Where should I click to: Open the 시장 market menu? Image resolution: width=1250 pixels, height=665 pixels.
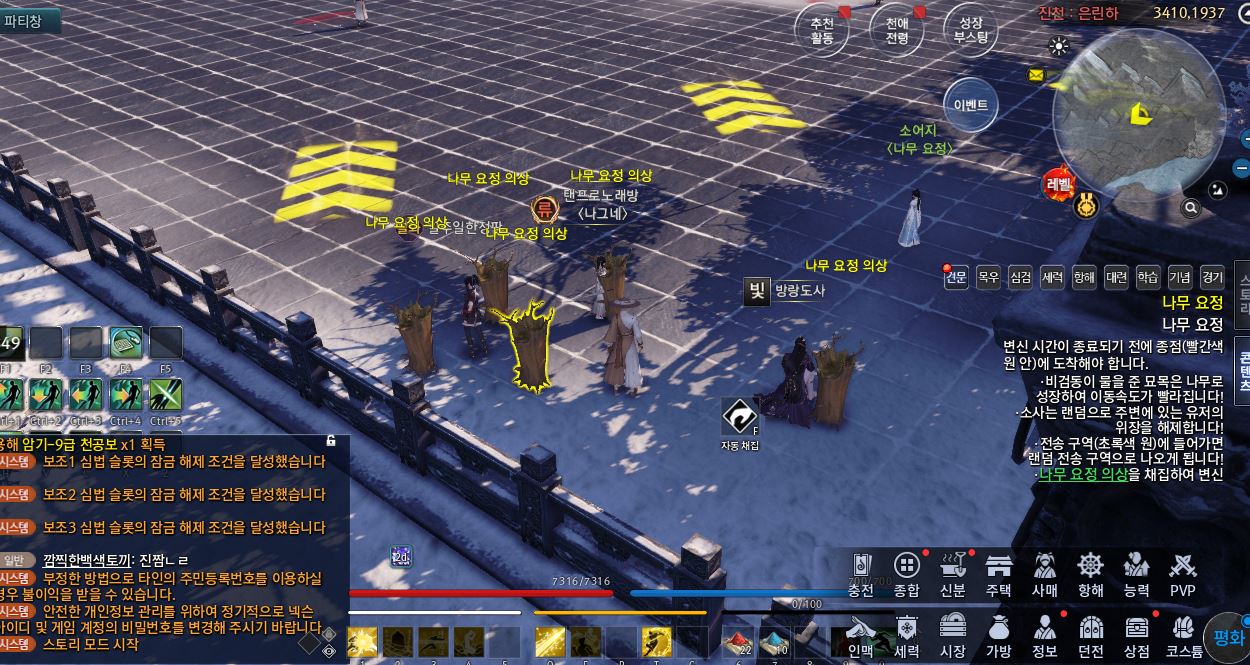coord(953,635)
